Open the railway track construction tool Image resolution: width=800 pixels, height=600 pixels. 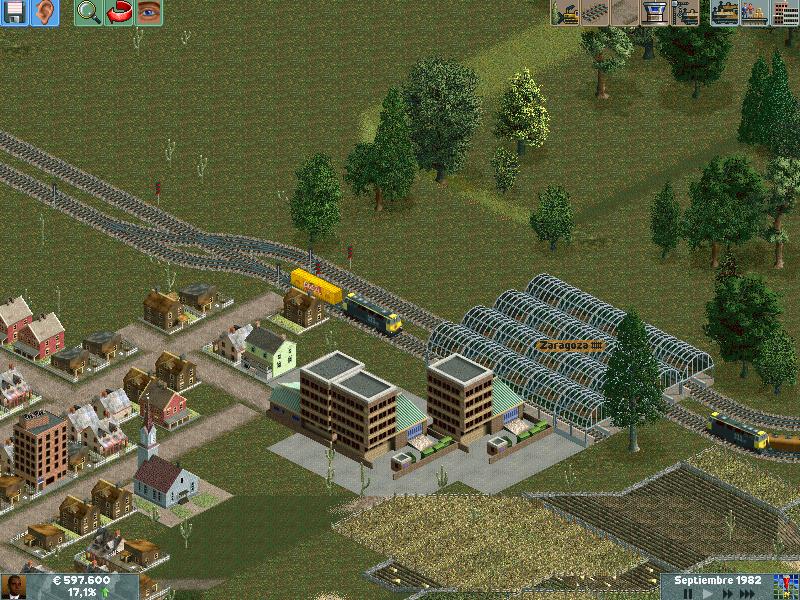[x=597, y=12]
